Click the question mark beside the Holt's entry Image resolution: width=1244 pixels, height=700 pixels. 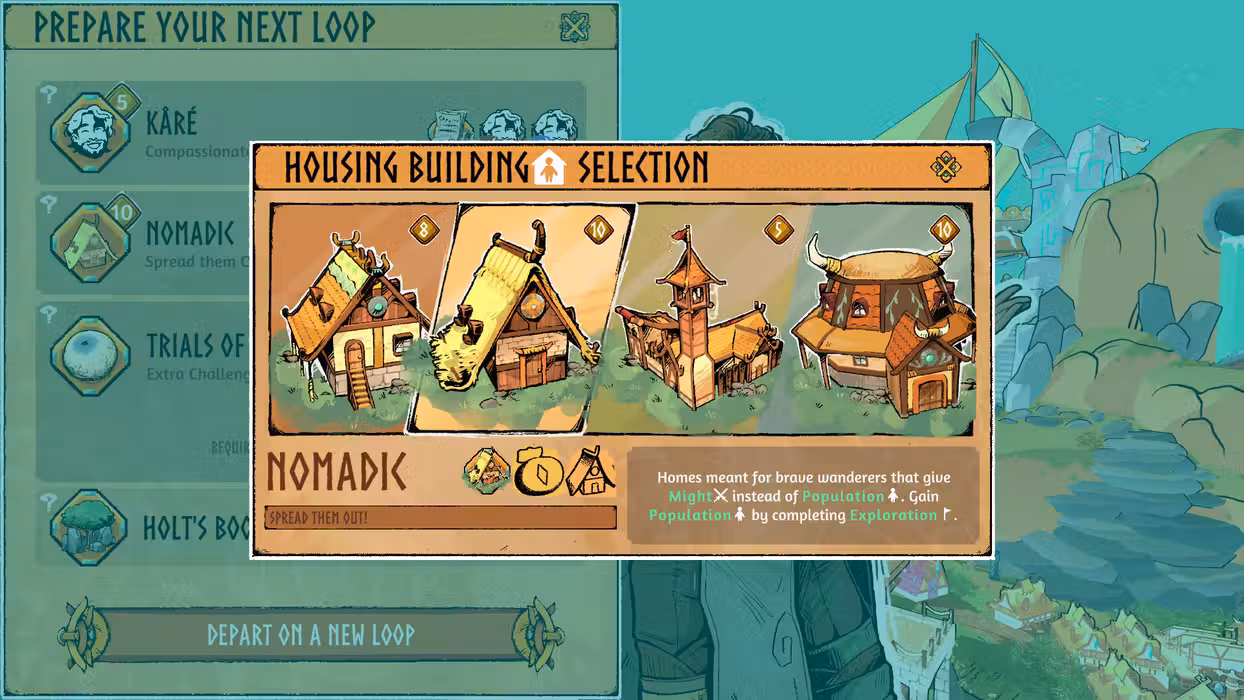(x=47, y=502)
